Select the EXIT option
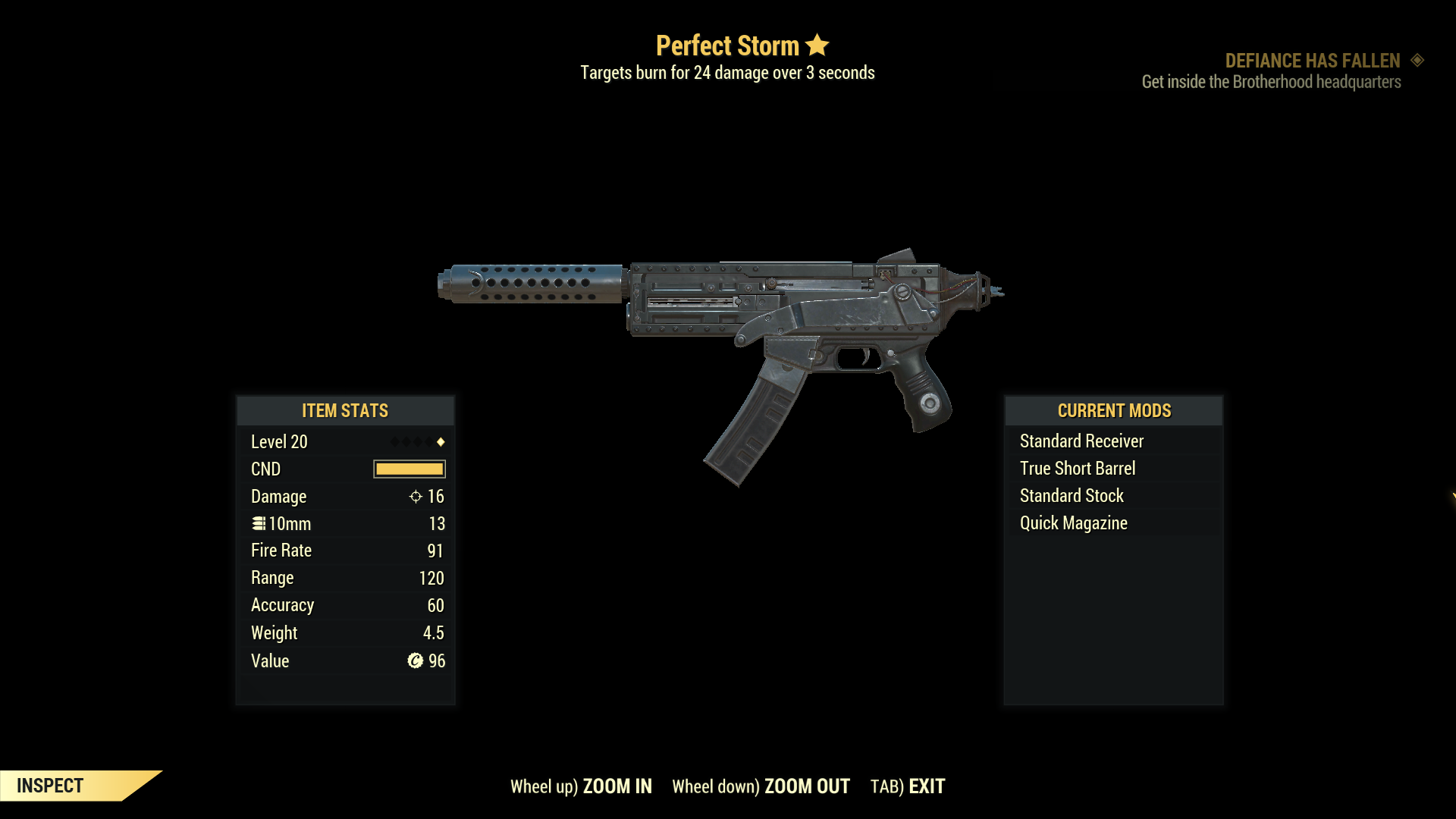This screenshot has height=819, width=1456. point(927,786)
